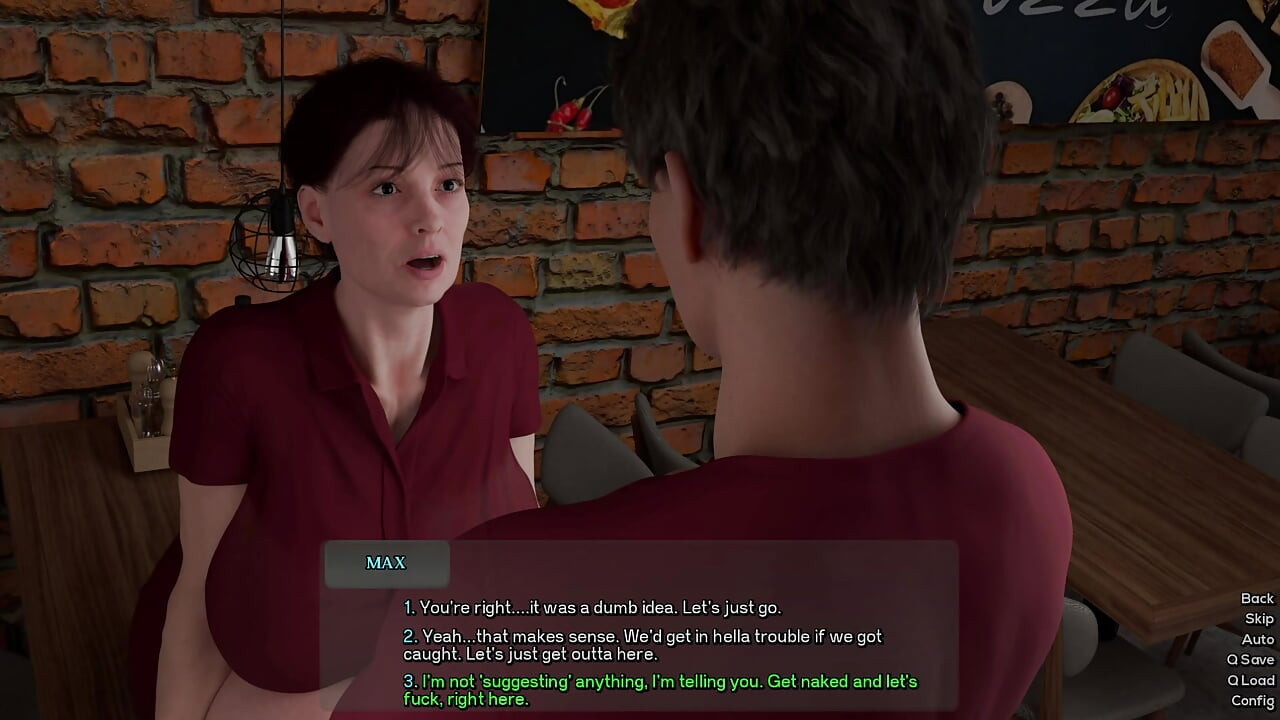This screenshot has height=720, width=1280.
Task: Open the Config menu
Action: point(1252,701)
